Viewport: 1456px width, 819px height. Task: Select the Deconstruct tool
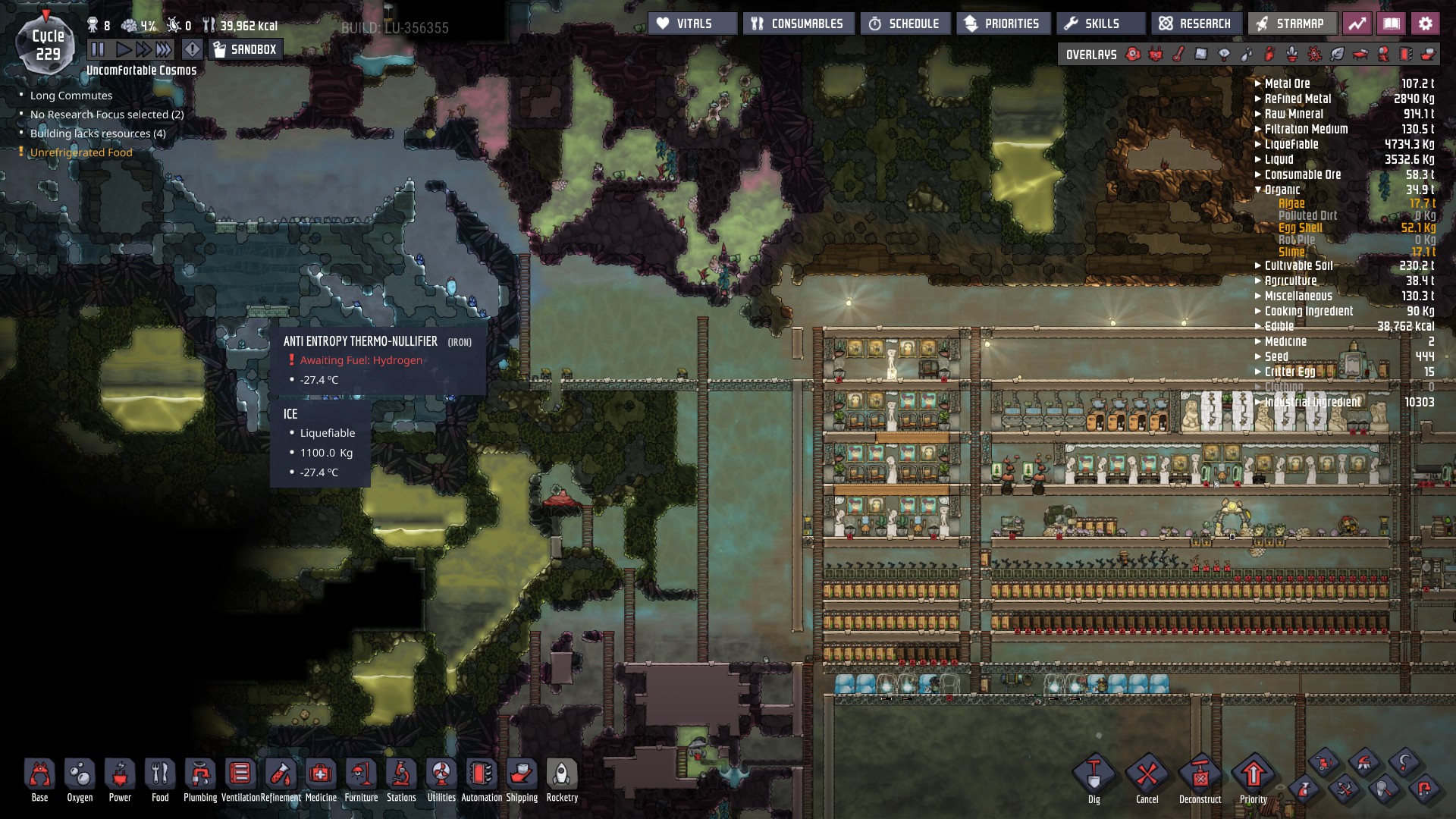[x=1200, y=779]
